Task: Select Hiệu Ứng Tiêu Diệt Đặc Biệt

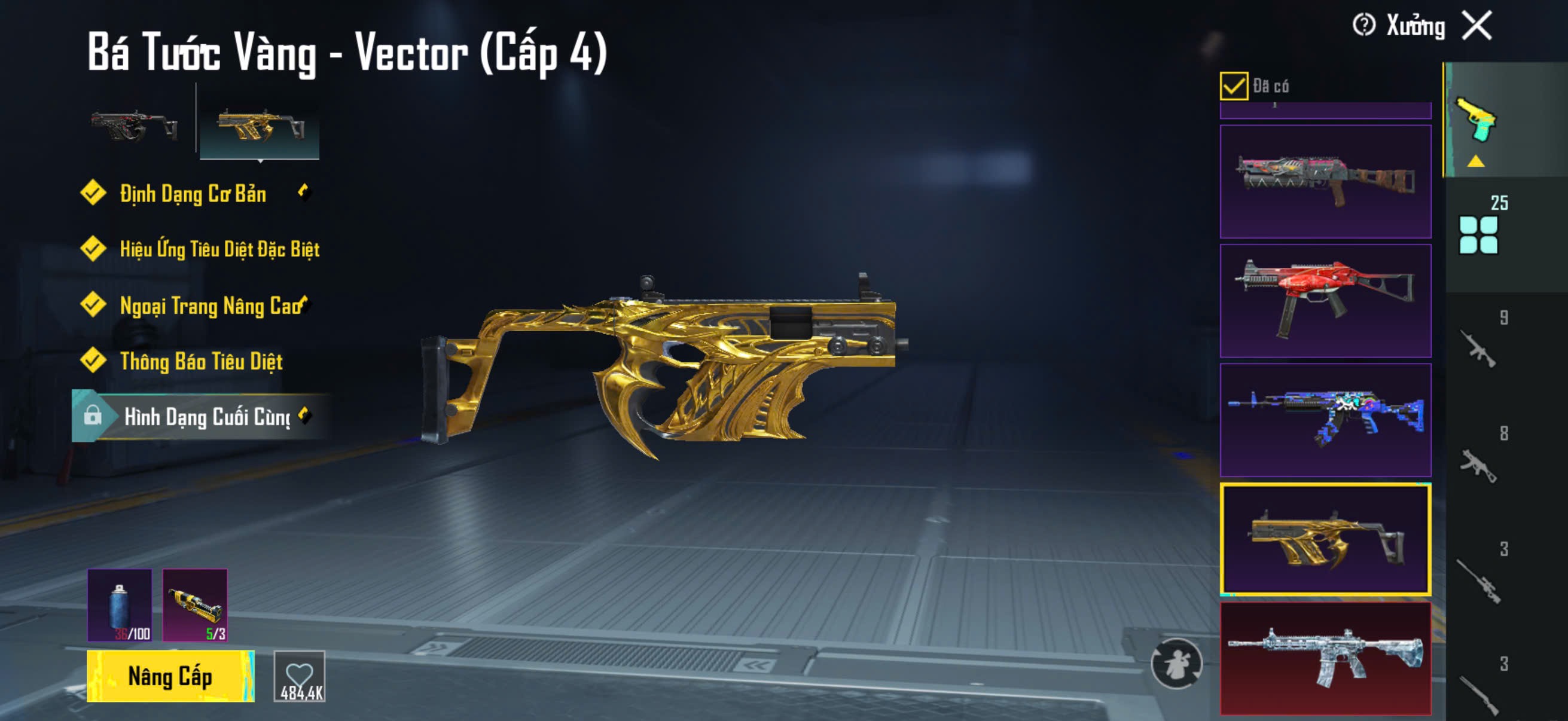Action: pyautogui.click(x=219, y=249)
